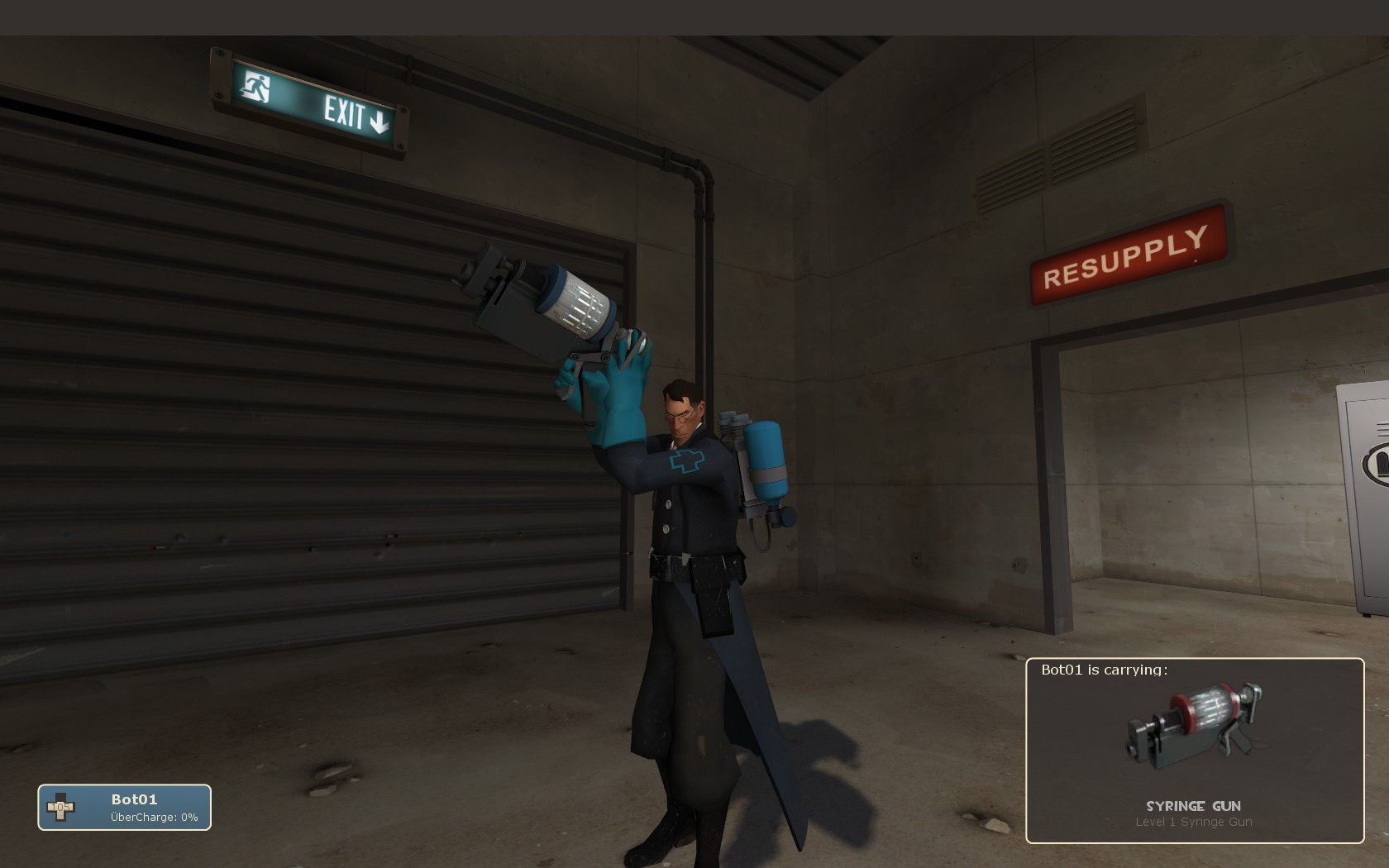
Task: Click the health cross icon beside Bot01
Action: tap(61, 806)
